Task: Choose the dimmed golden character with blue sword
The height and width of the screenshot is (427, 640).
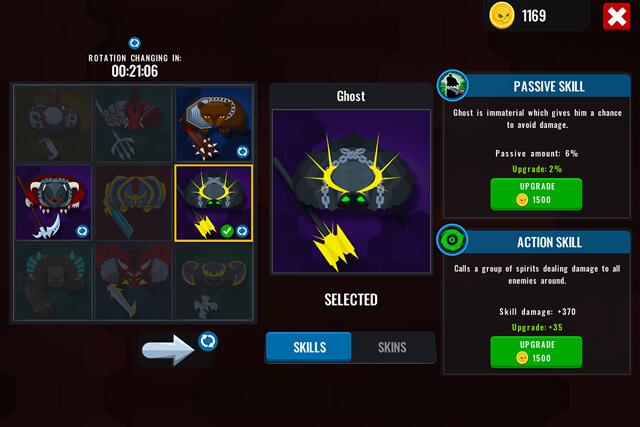Action: click(133, 203)
